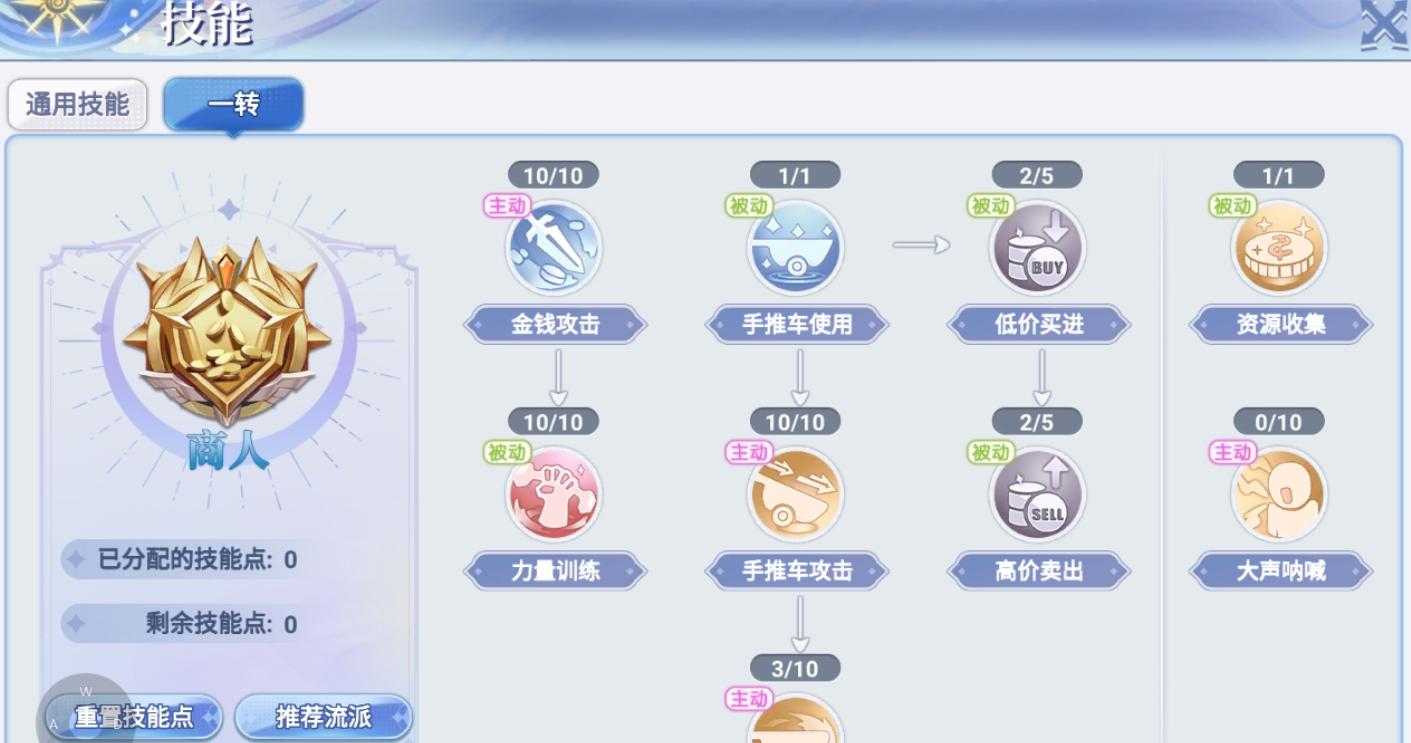Open the 手推车攻击 skill icon
The height and width of the screenshot is (743, 1411).
797,493
